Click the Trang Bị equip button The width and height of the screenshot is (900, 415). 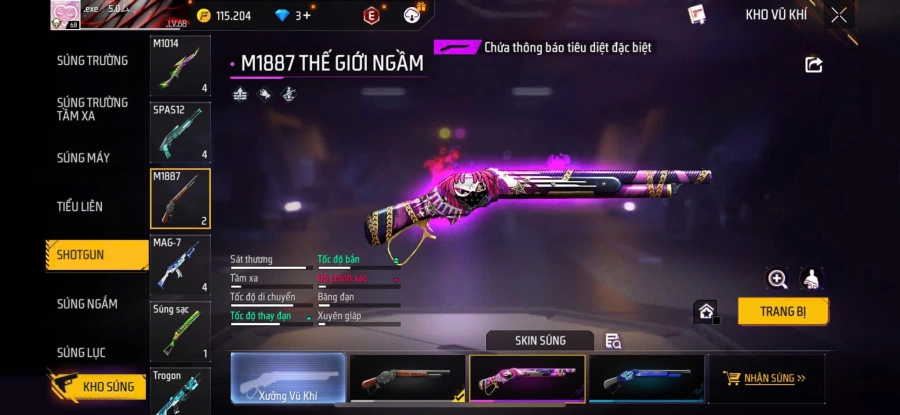783,311
